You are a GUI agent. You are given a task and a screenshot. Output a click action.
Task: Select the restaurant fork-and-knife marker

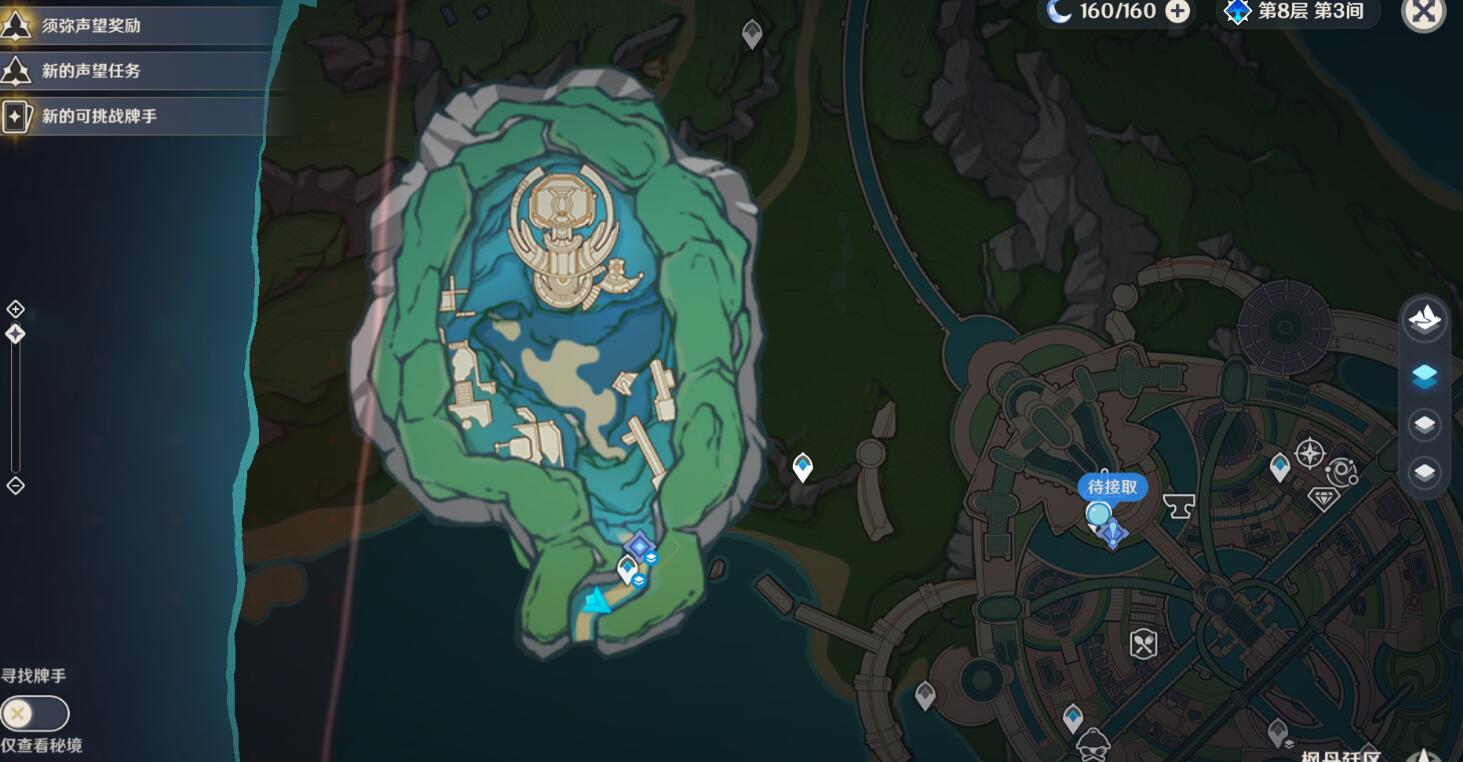click(x=1143, y=644)
